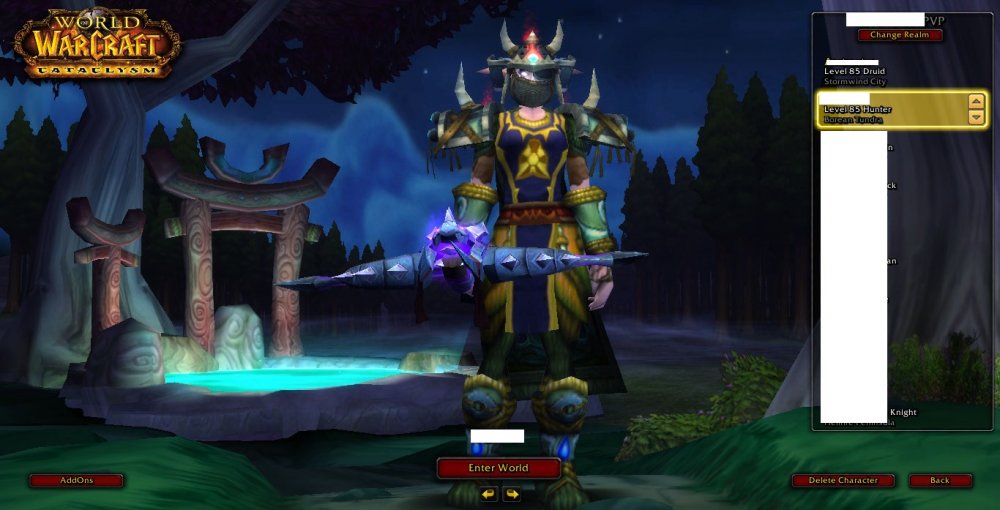The image size is (1000, 510).
Task: Go Back to the login screen
Action: coord(940,480)
